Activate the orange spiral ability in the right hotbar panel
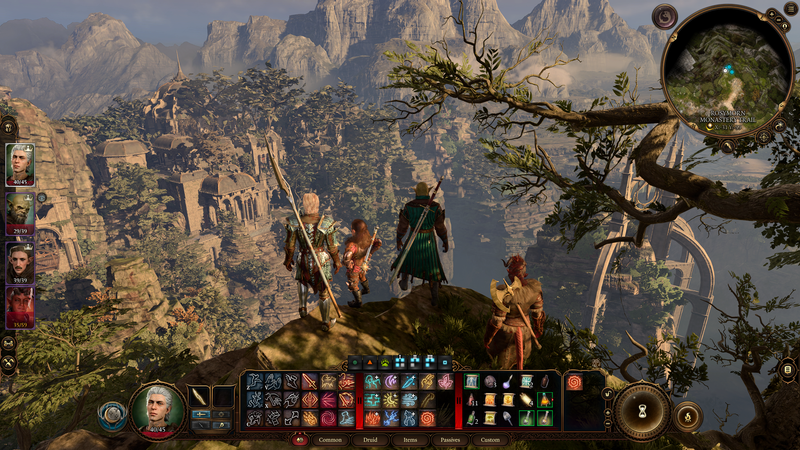The height and width of the screenshot is (450, 800). tap(575, 381)
